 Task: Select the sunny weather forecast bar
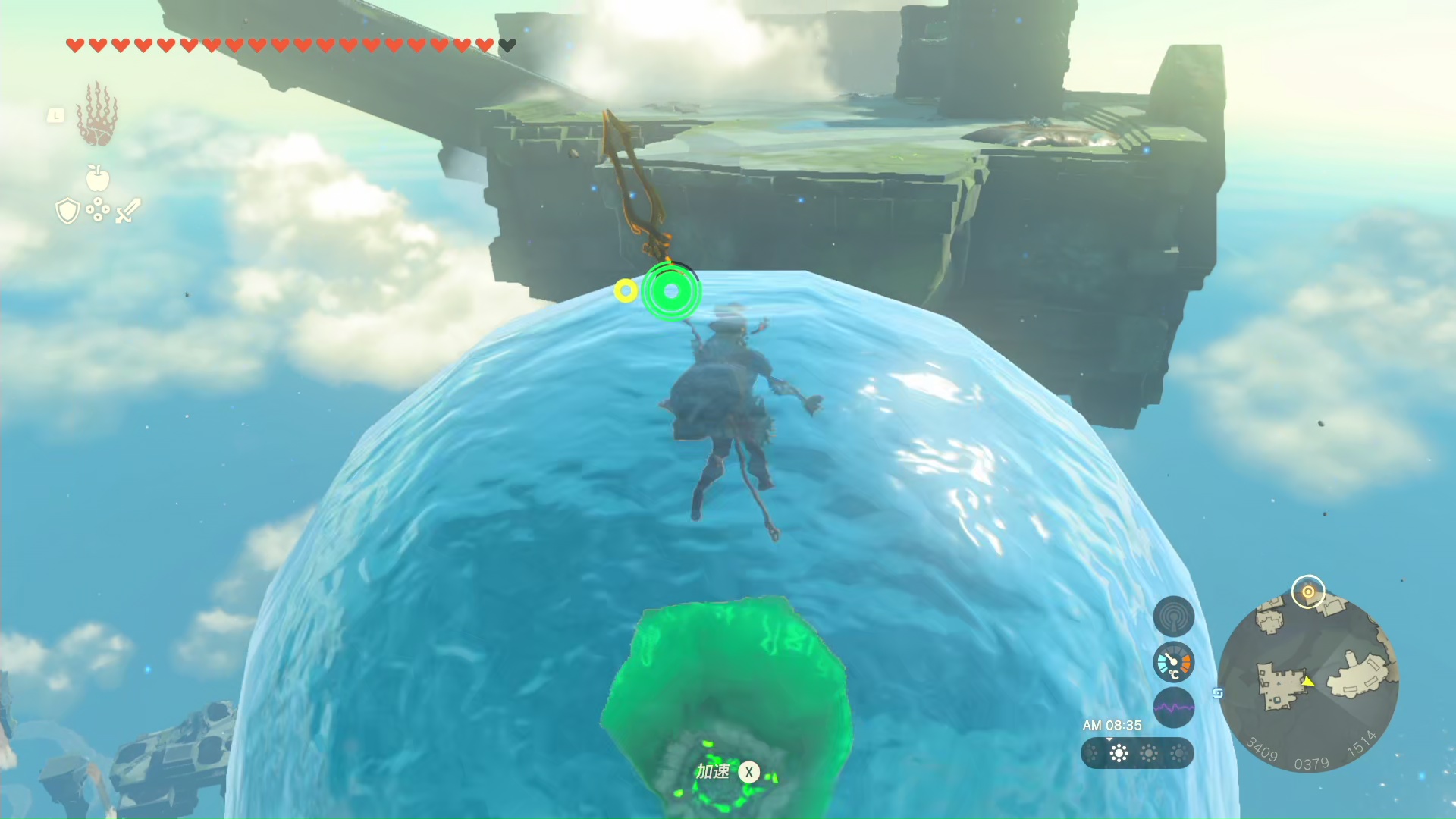pyautogui.click(x=1137, y=753)
